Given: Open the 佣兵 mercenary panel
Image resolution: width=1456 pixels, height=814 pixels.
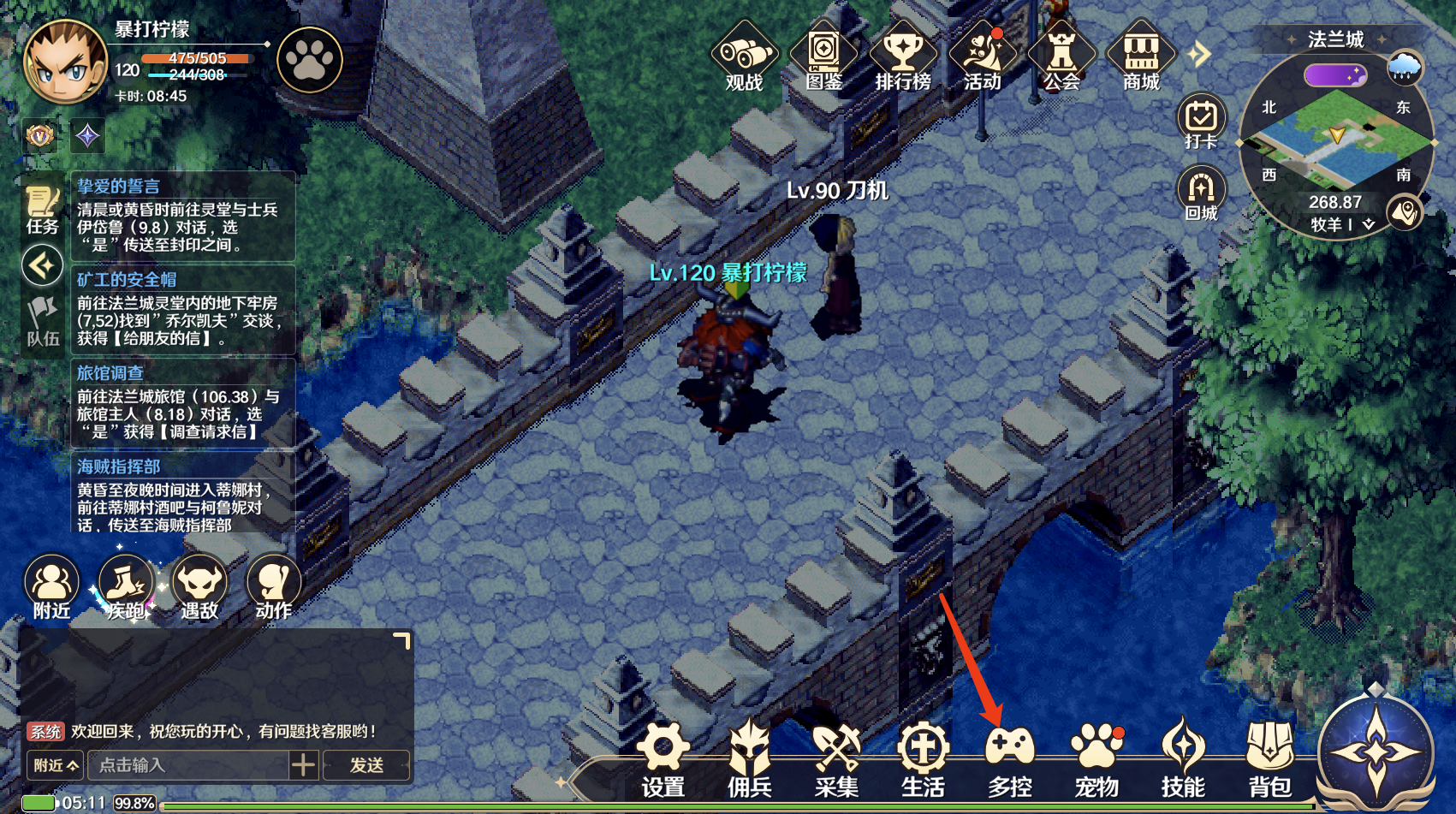Looking at the screenshot, I should coord(750,758).
